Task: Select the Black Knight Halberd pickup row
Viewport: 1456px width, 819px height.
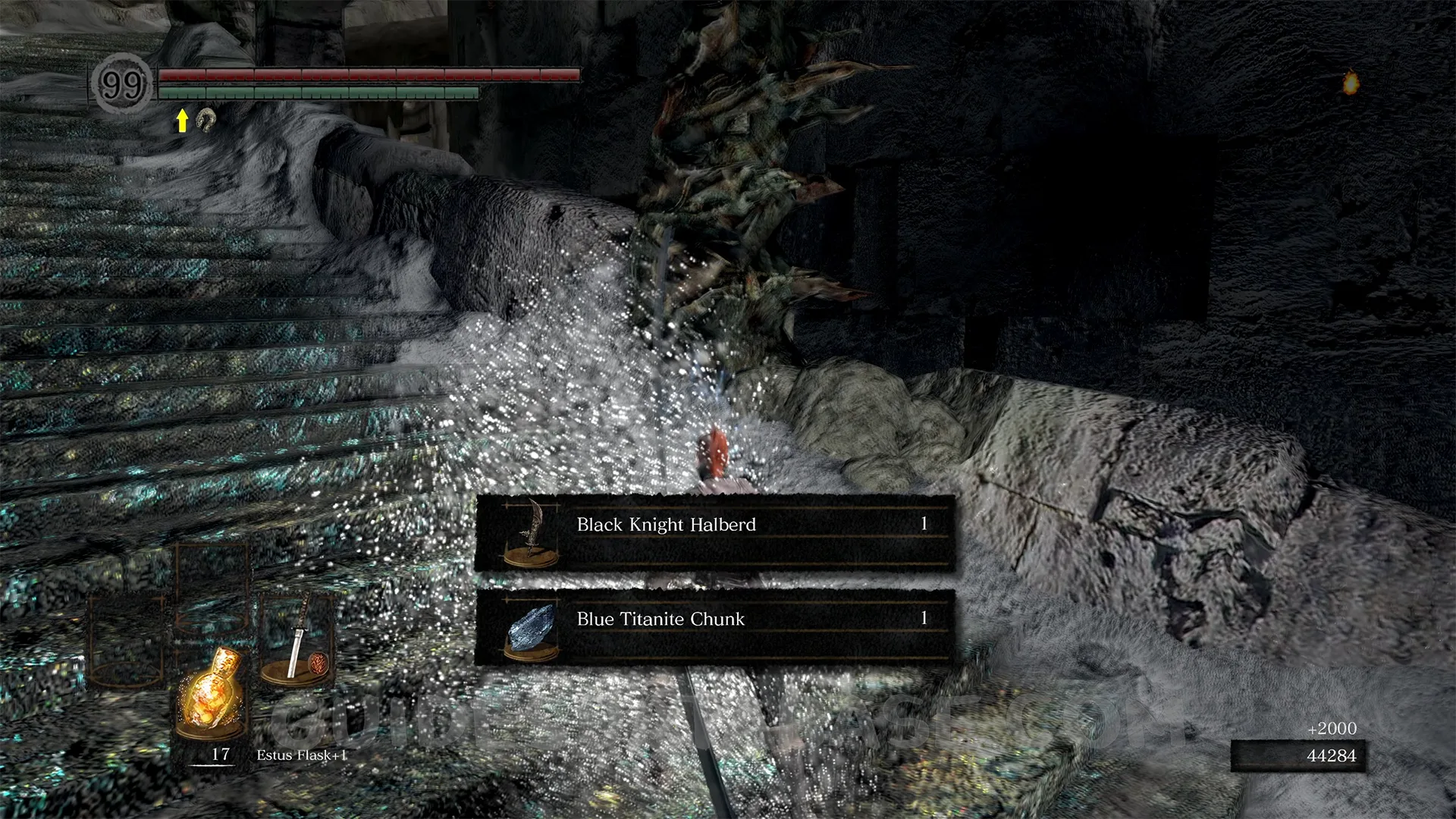Action: coord(714,532)
